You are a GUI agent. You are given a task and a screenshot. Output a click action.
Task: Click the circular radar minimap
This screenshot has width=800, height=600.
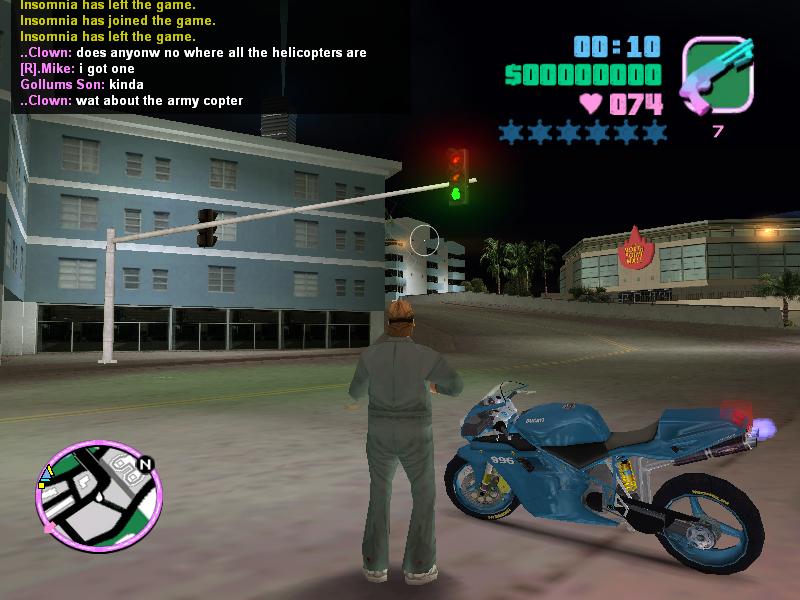[98, 497]
